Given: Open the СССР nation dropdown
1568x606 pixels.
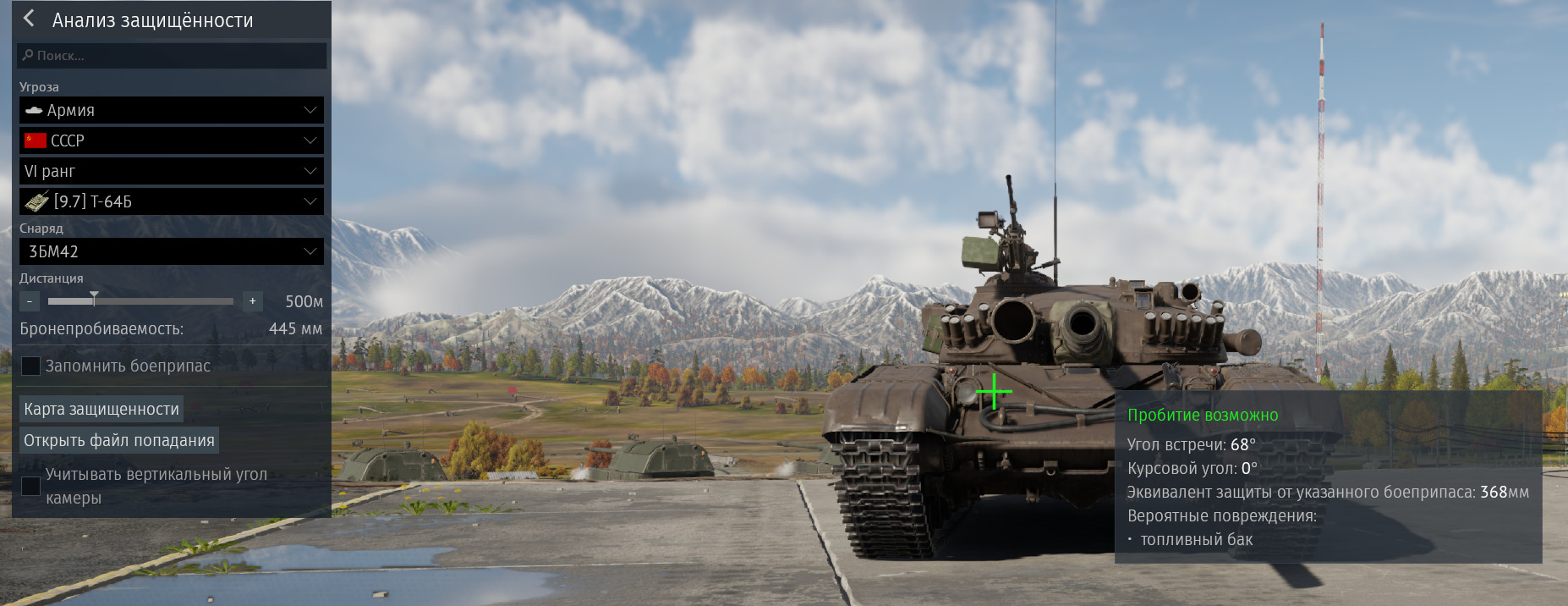Looking at the screenshot, I should pyautogui.click(x=172, y=140).
